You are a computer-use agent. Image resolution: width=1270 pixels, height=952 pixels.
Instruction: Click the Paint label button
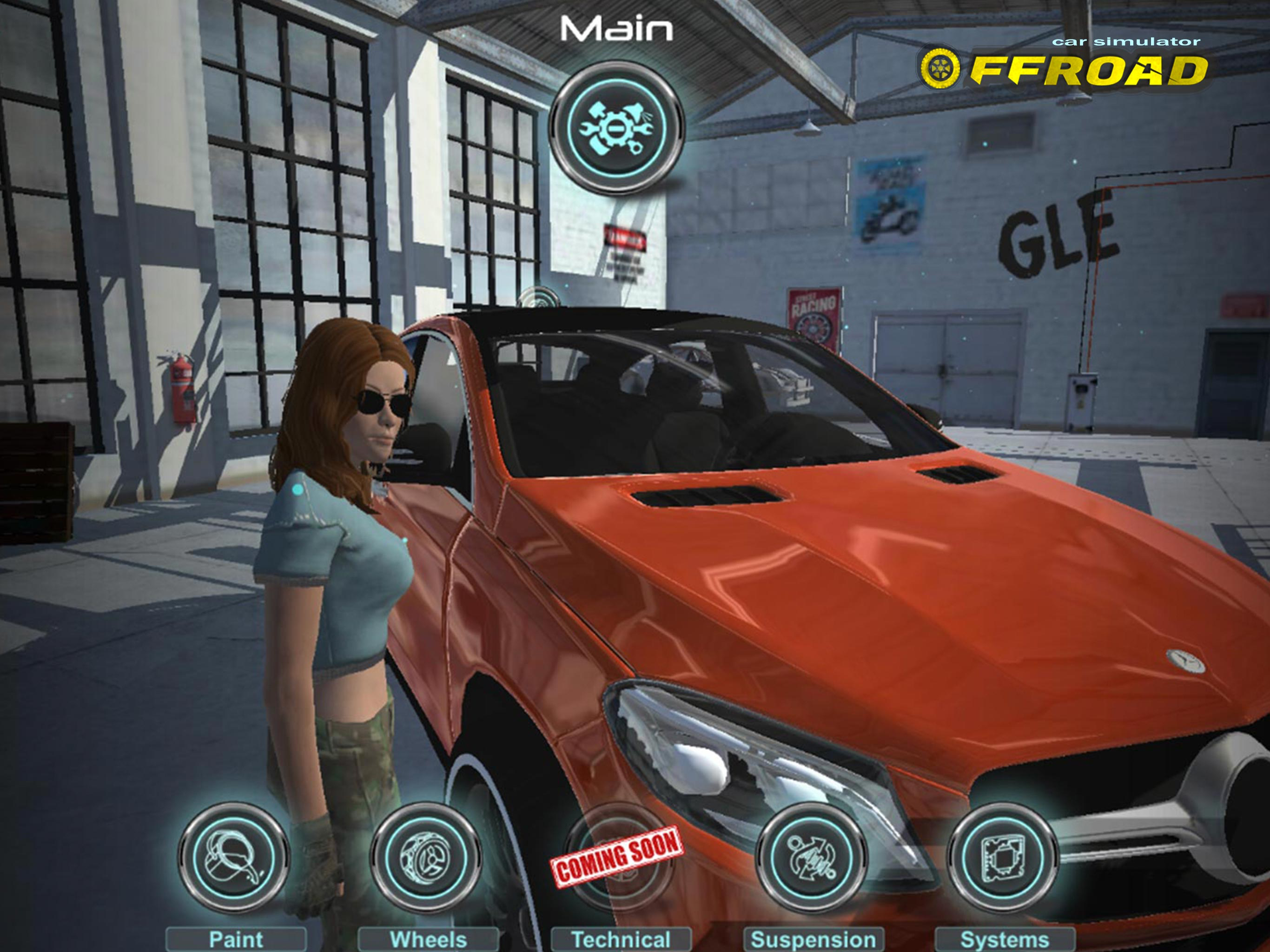coord(236,939)
